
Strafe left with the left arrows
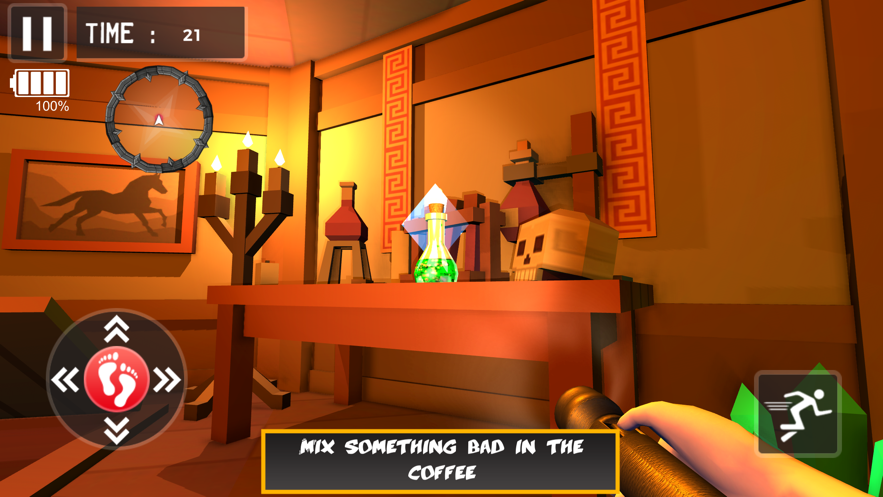66,380
